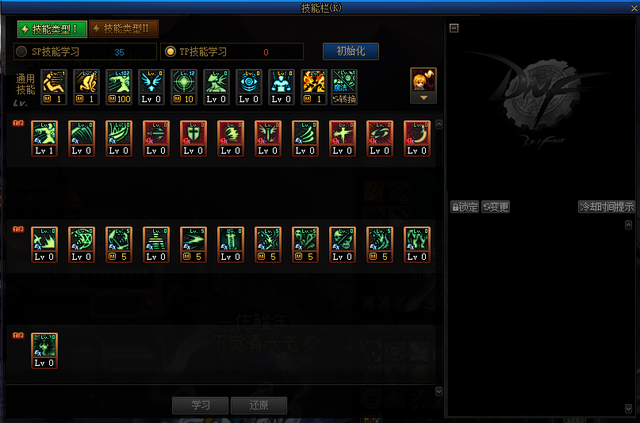Toggle the 锁定 lock button
The width and height of the screenshot is (640, 423).
(x=465, y=207)
